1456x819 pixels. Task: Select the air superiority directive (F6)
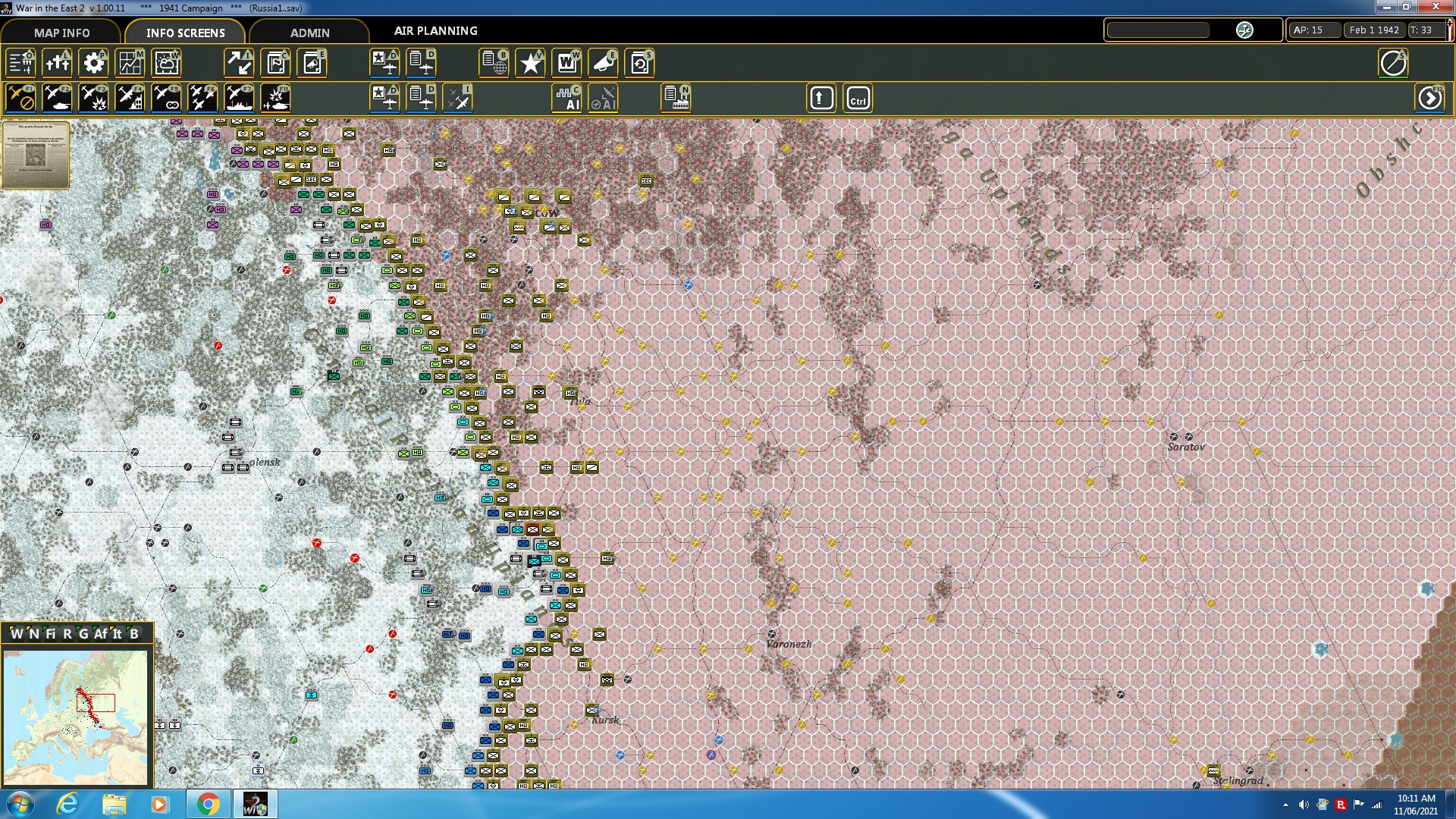point(202,97)
